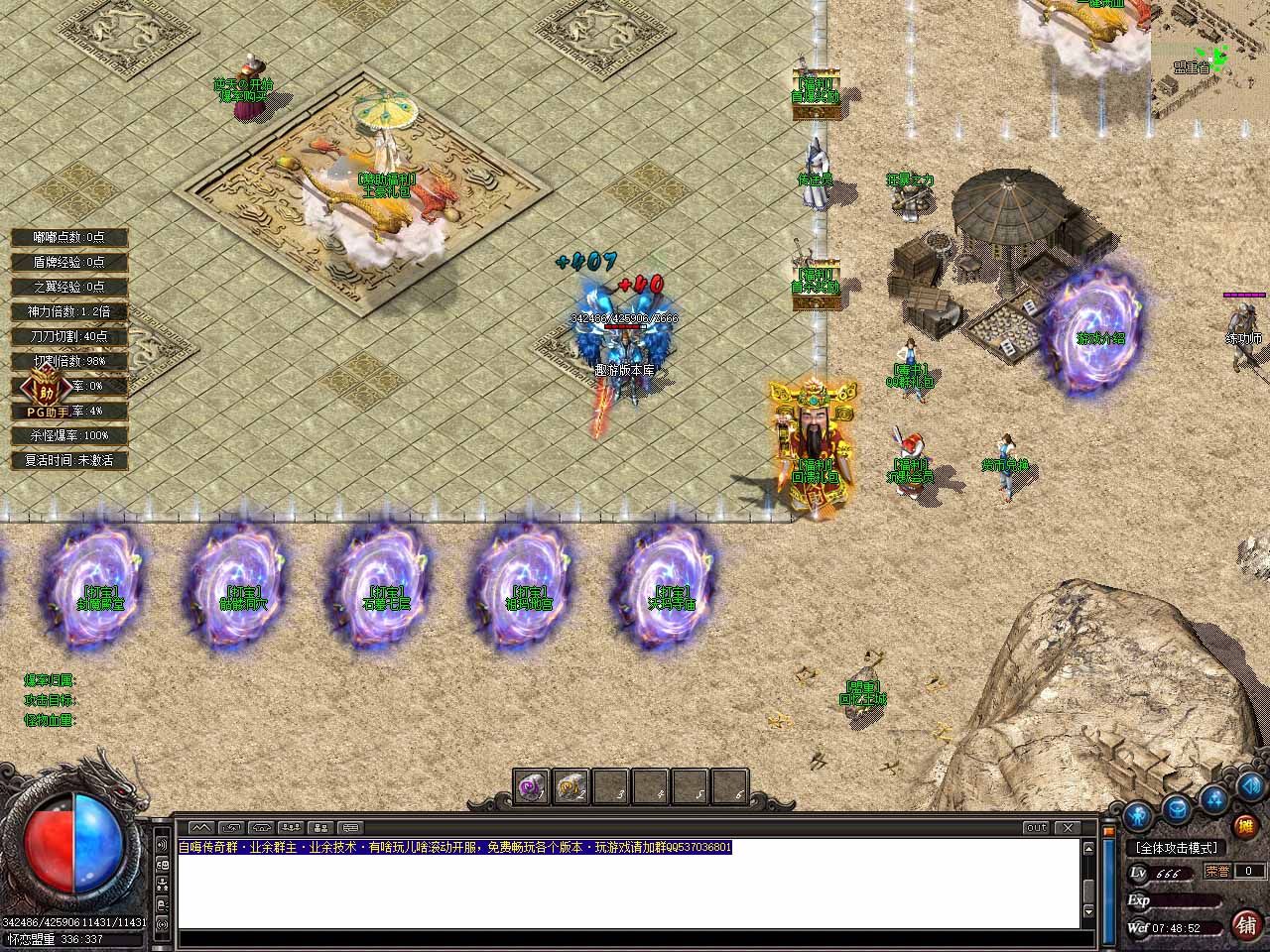Close the chat window with the X button
This screenshot has width=1270, height=952.
click(x=1068, y=827)
